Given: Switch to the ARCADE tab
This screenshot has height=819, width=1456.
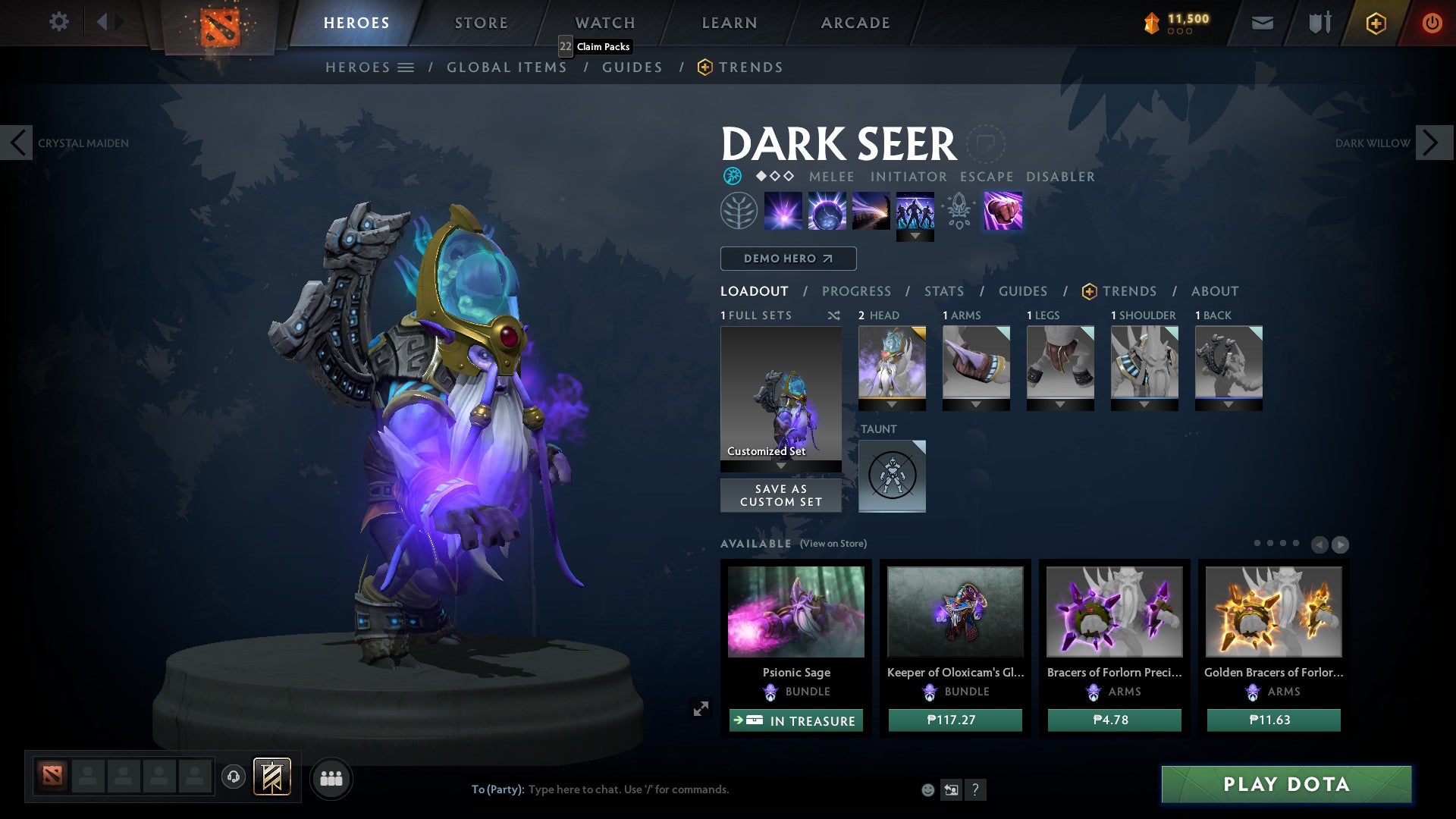Looking at the screenshot, I should tap(854, 23).
